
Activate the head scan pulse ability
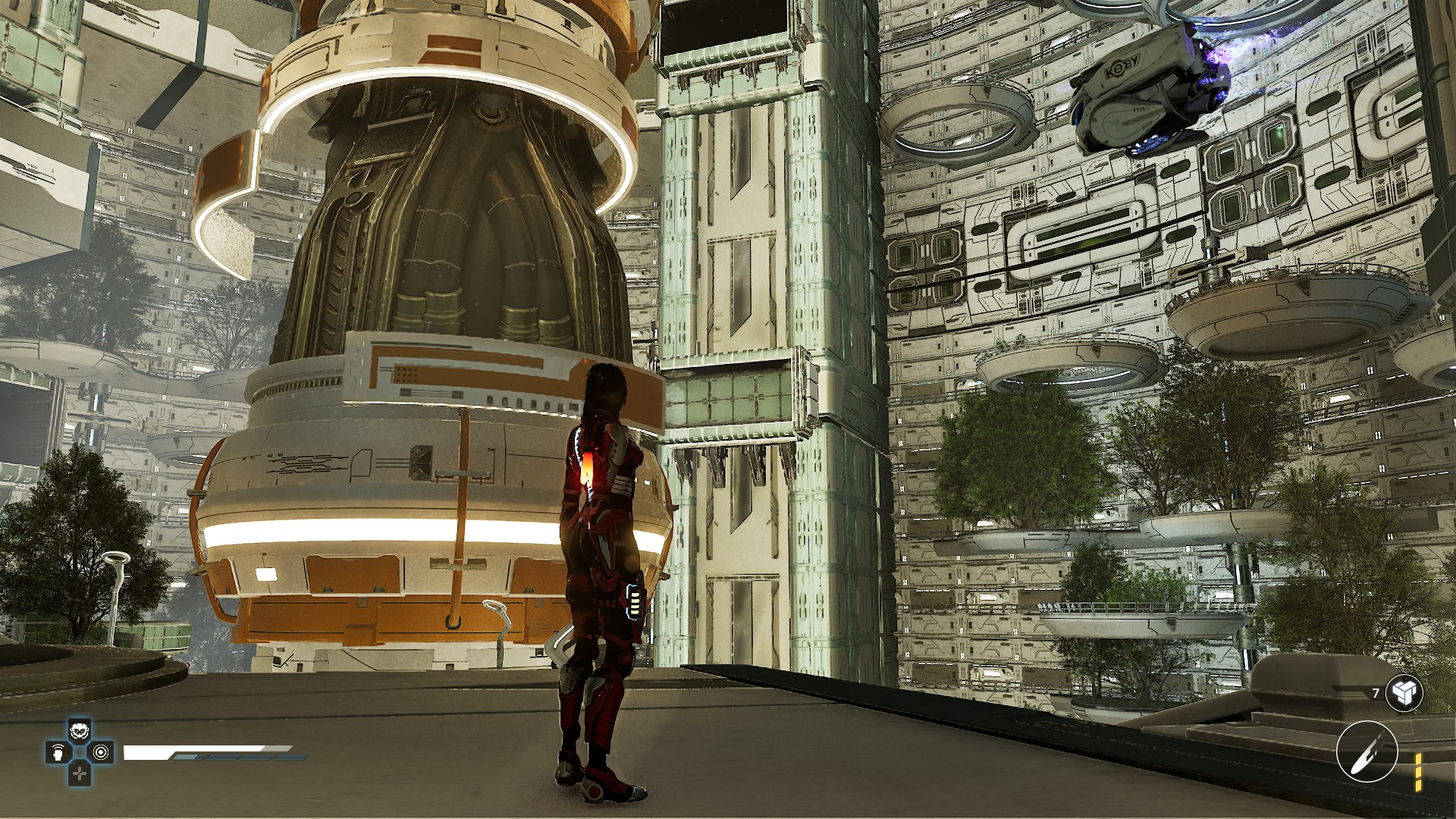58,752
